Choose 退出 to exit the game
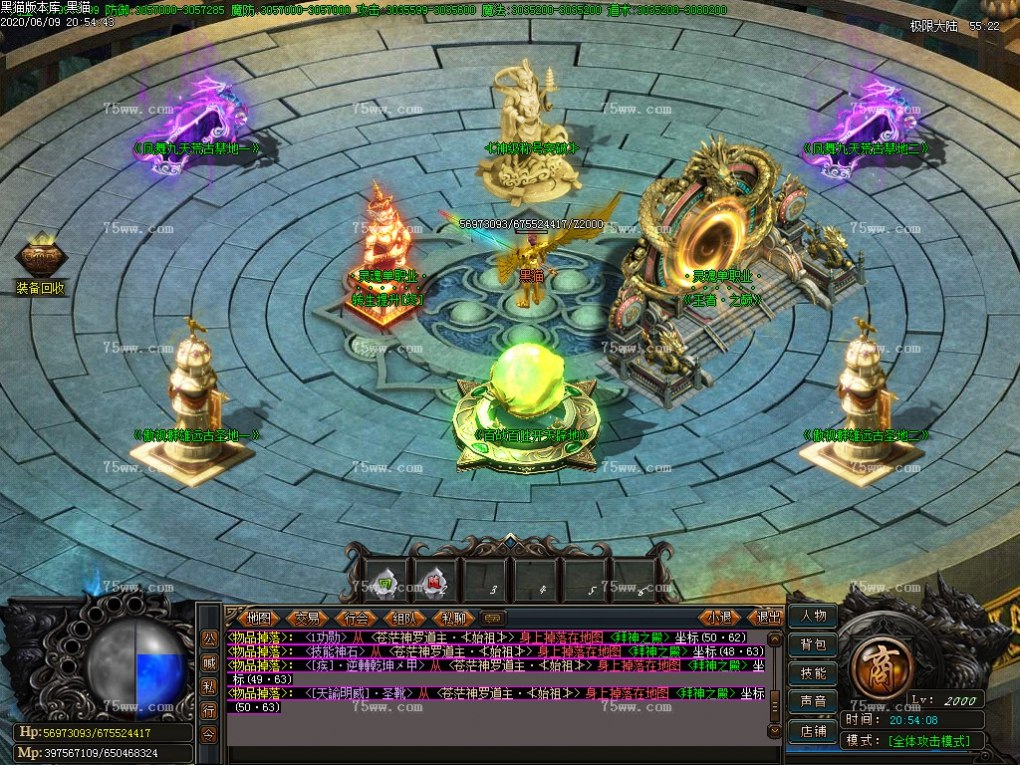1020x765 pixels. [767, 618]
